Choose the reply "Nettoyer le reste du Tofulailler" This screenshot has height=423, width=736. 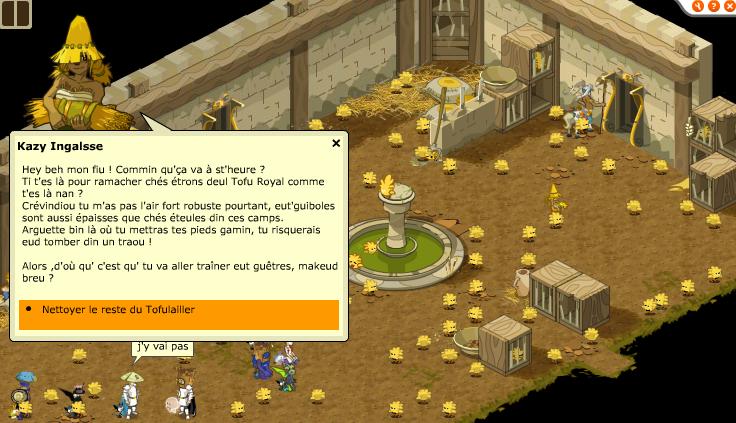[178, 311]
